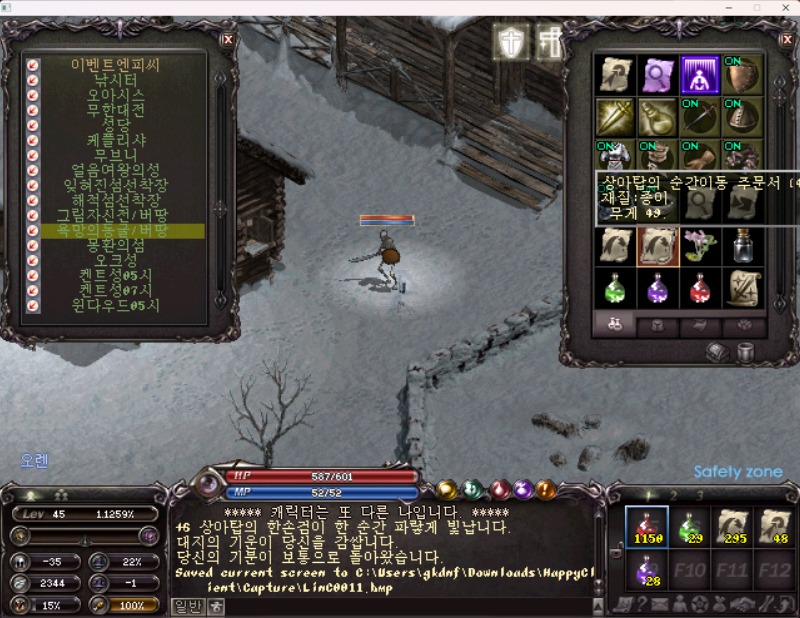
Task: Switch to the 일반 chat tab
Action: [188, 604]
